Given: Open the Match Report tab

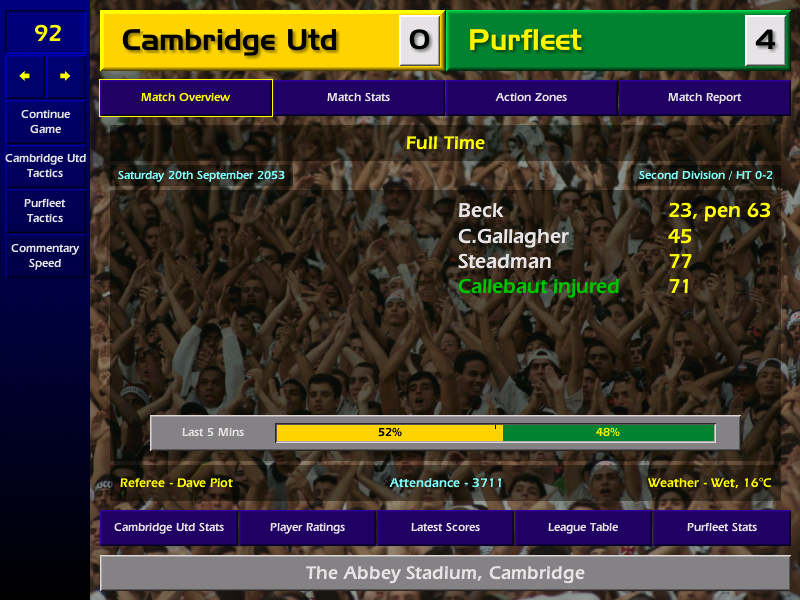Looking at the screenshot, I should (704, 98).
